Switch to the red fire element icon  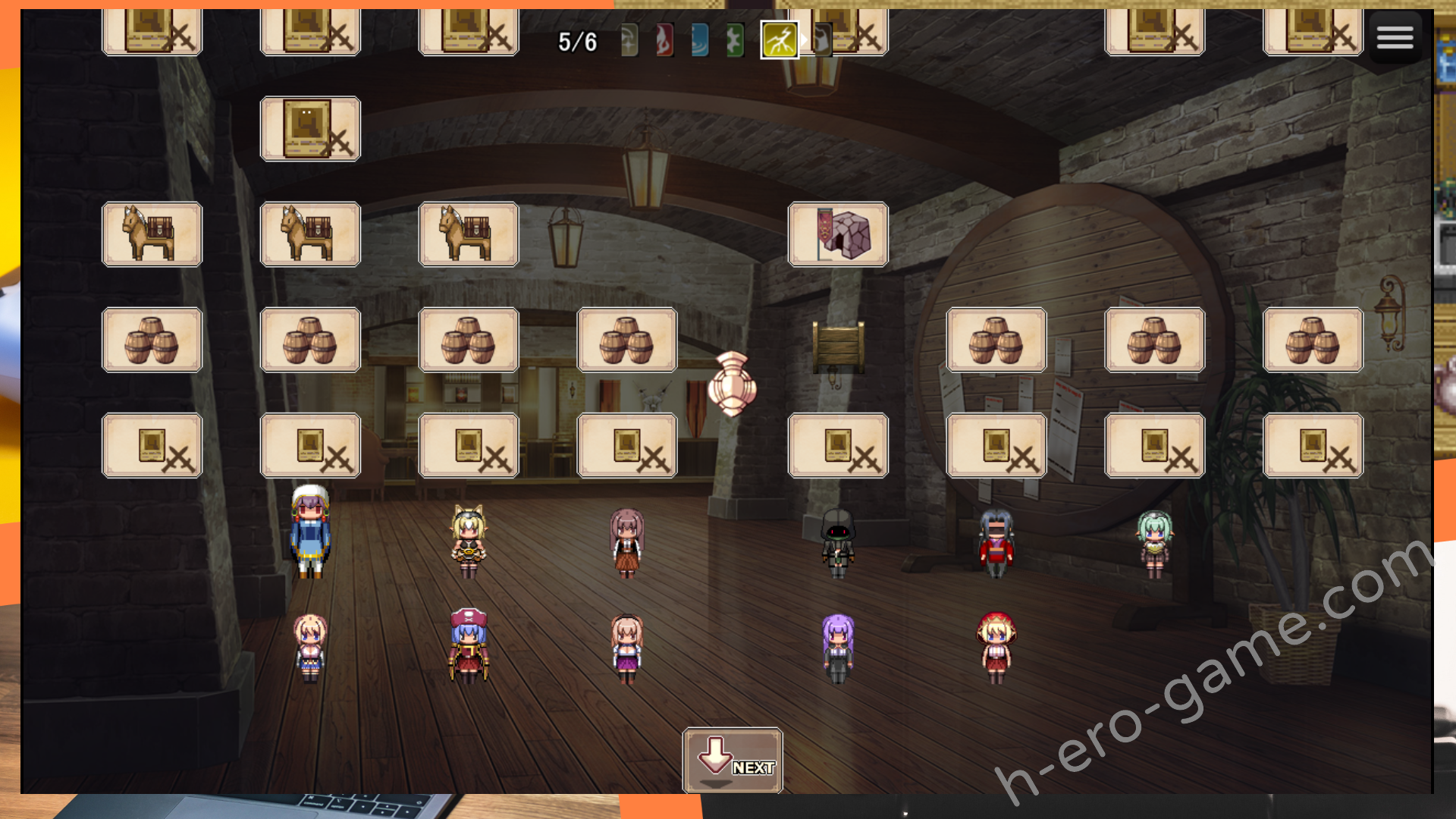tap(664, 41)
